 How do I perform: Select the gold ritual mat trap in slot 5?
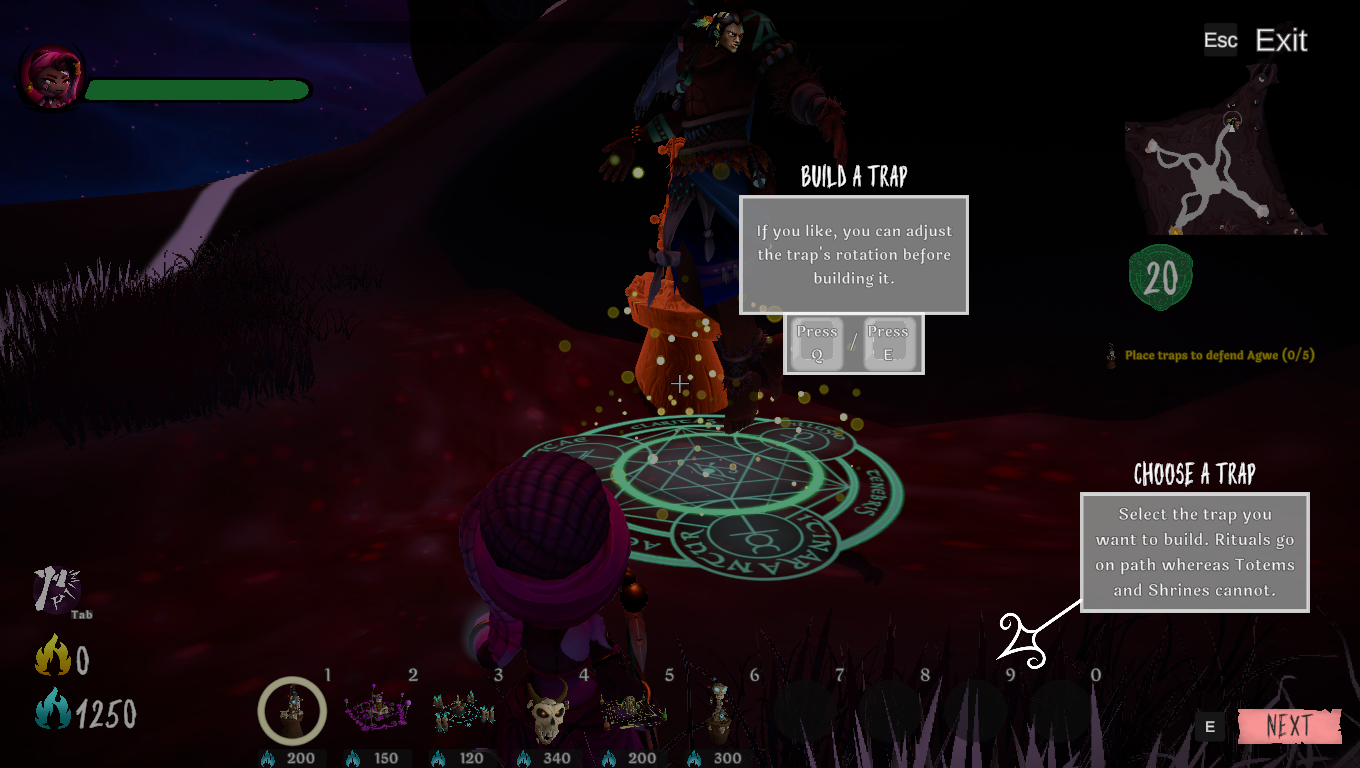tap(632, 713)
